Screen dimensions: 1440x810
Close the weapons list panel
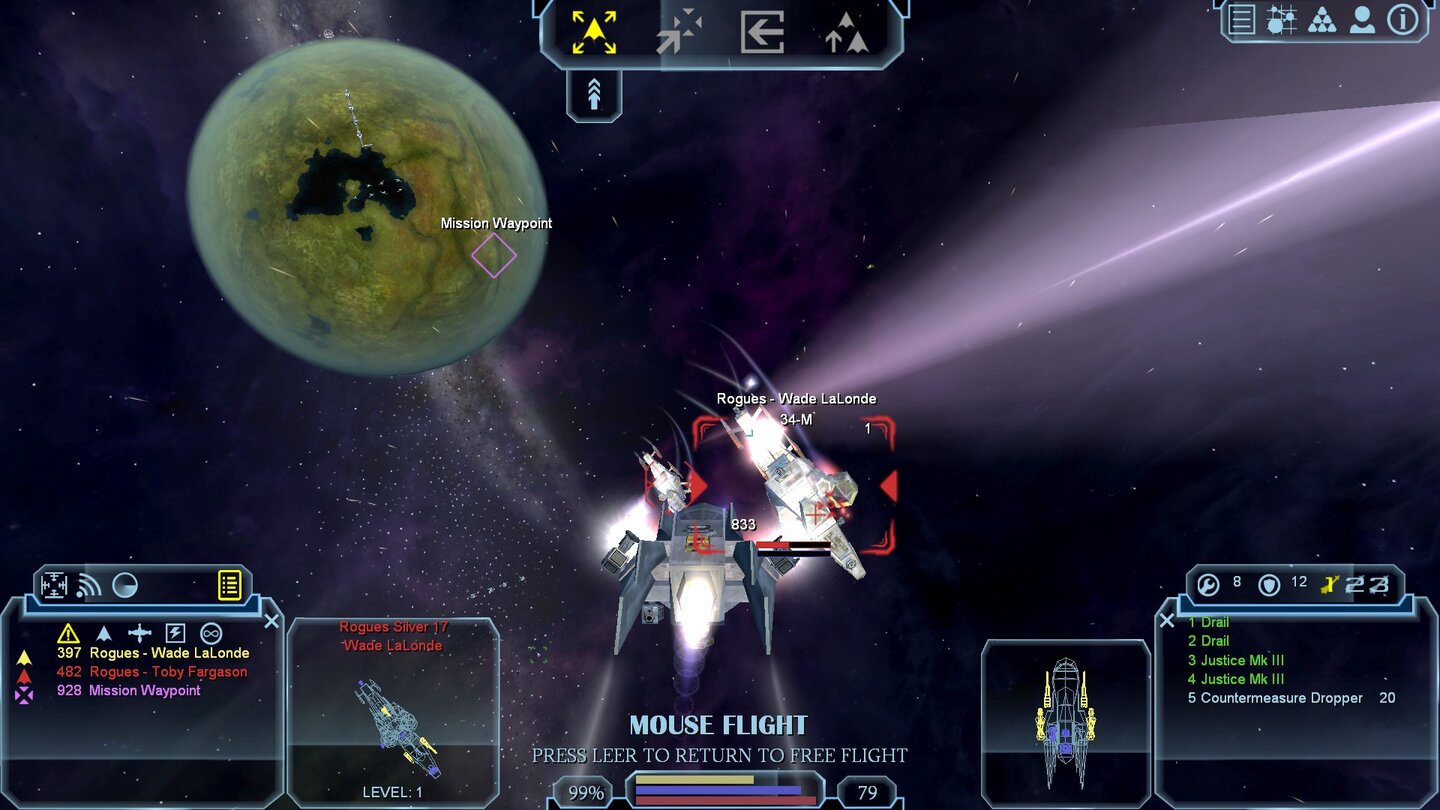(x=1167, y=621)
